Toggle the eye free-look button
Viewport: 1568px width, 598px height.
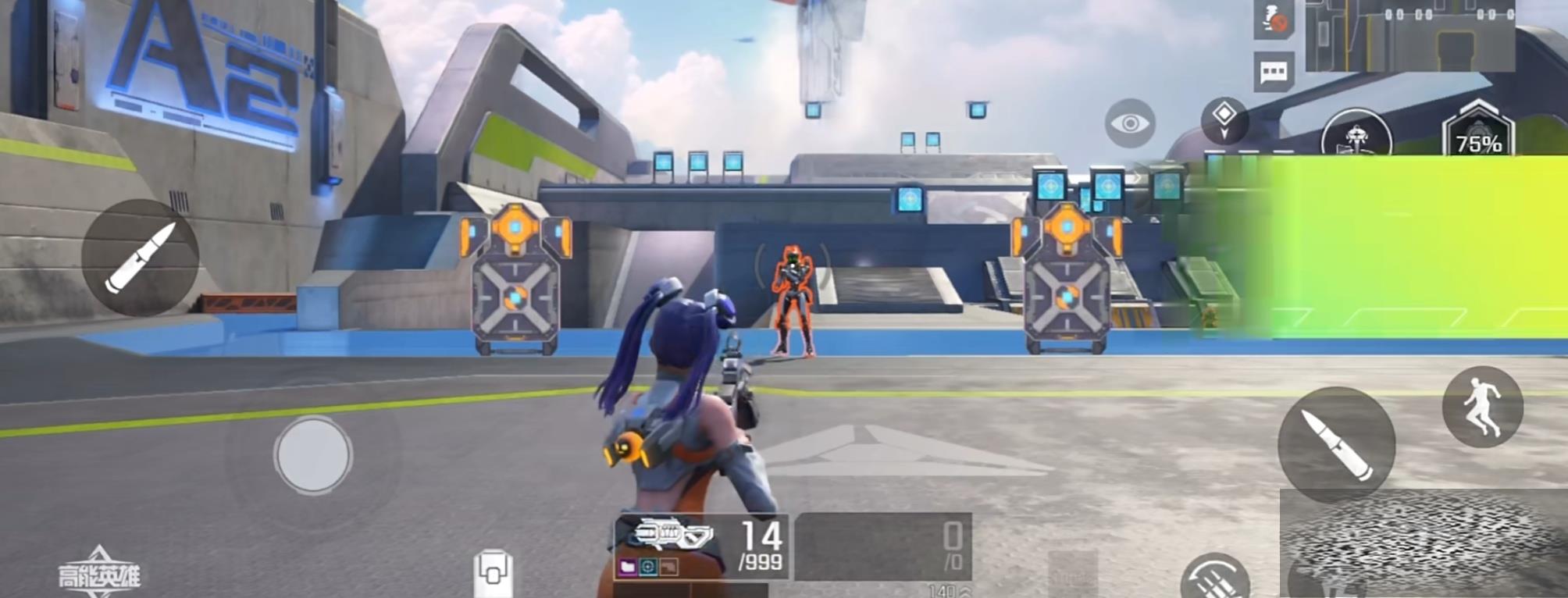pyautogui.click(x=1130, y=123)
